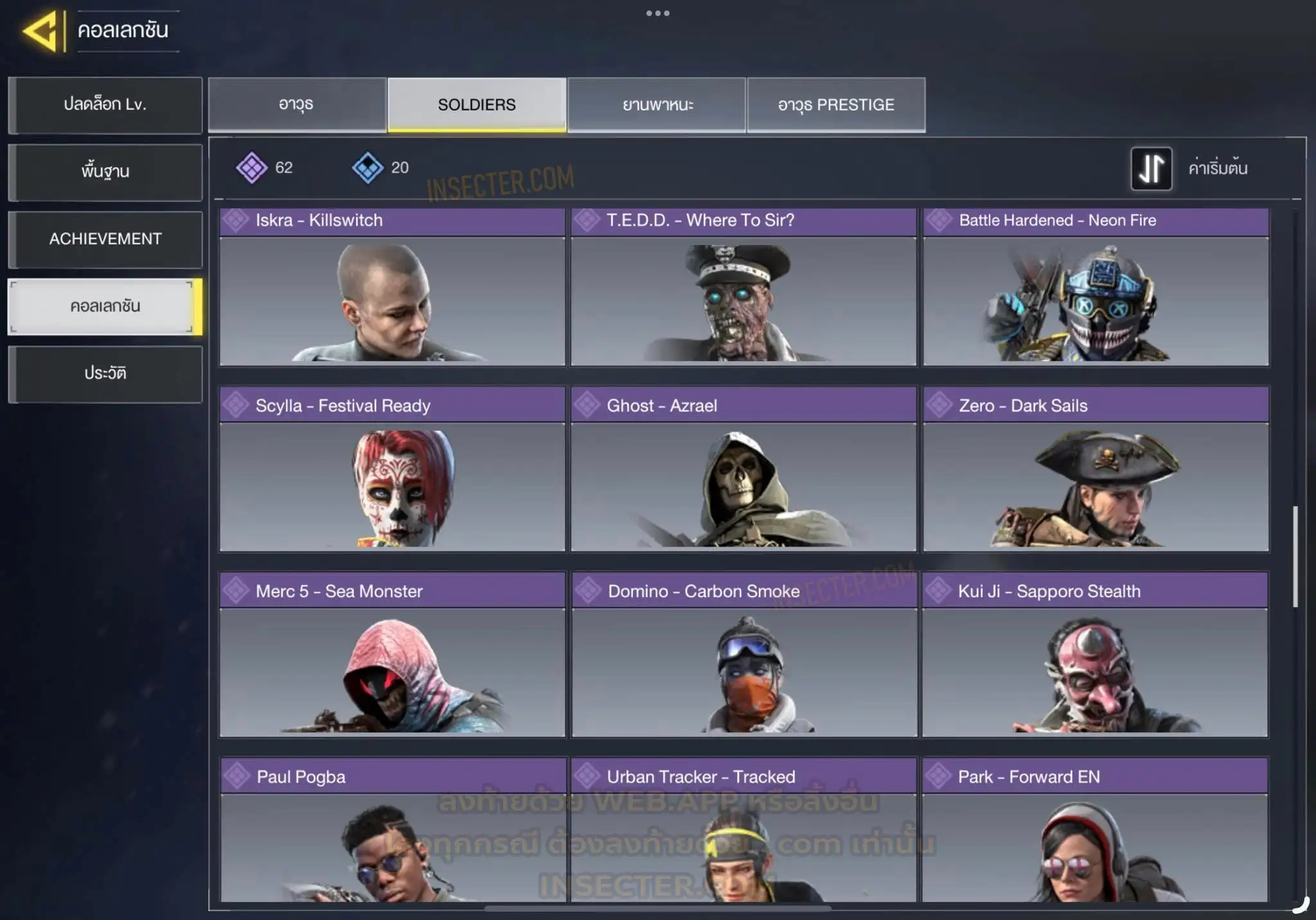Image resolution: width=1316 pixels, height=920 pixels.
Task: Switch to the อาวุธ tab
Action: (x=297, y=105)
